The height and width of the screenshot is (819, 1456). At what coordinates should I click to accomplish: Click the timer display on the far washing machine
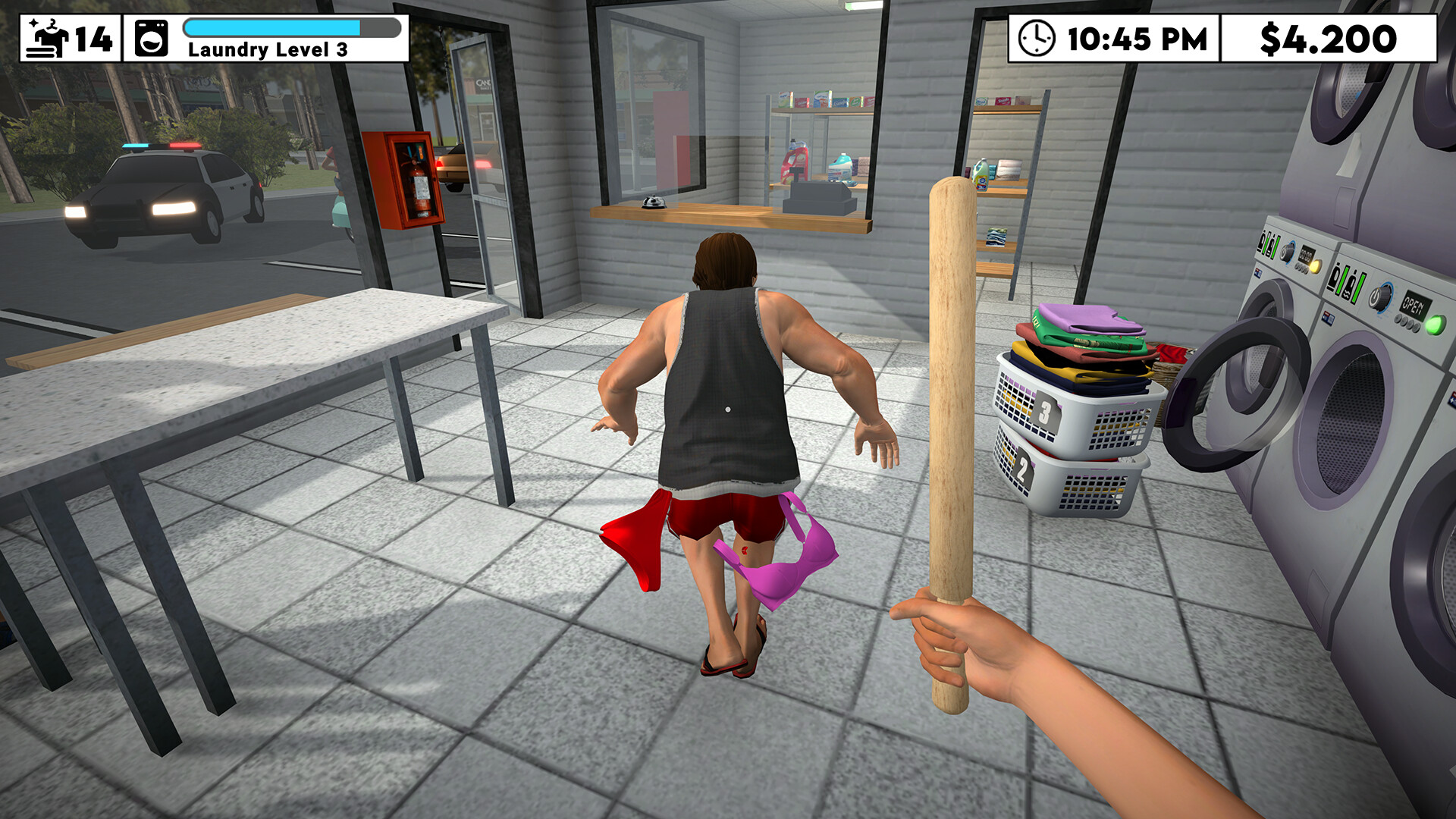(1307, 253)
